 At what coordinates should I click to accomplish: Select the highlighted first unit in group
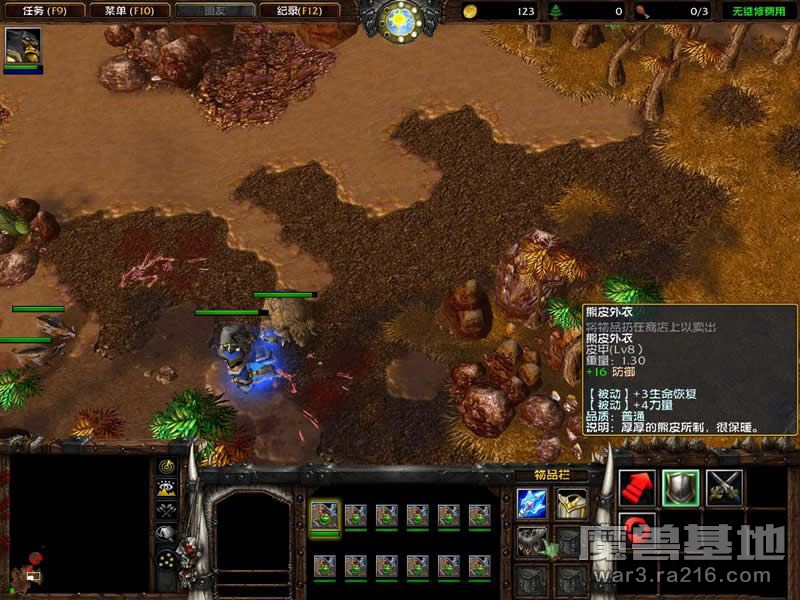(325, 516)
